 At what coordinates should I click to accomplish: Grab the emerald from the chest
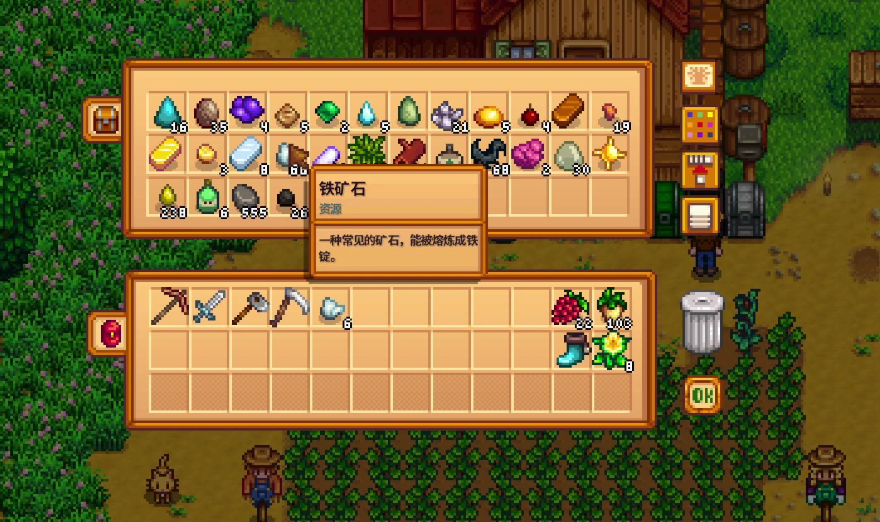[328, 111]
